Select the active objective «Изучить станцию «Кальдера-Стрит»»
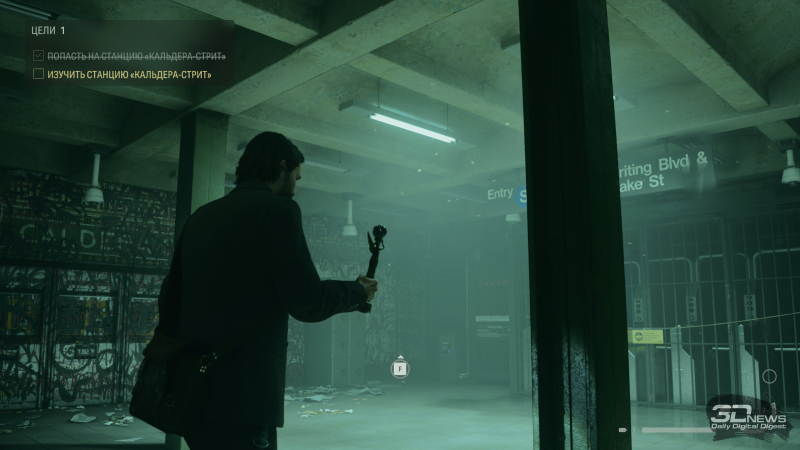 pyautogui.click(x=129, y=74)
